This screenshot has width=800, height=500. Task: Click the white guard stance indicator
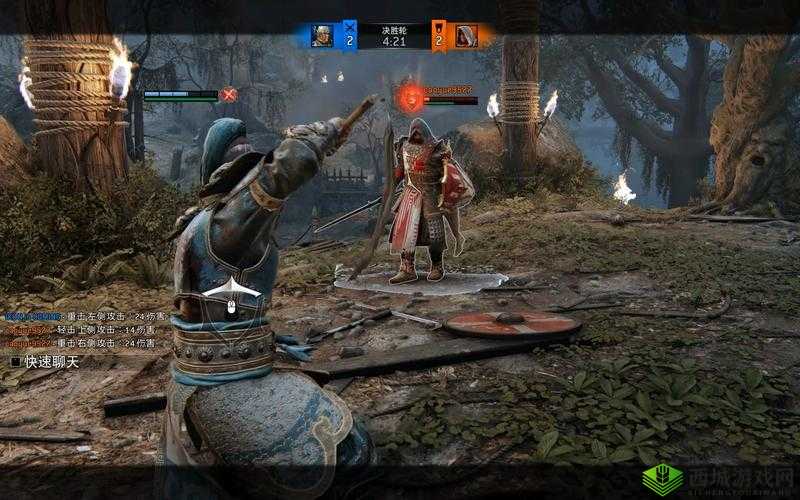230,289
